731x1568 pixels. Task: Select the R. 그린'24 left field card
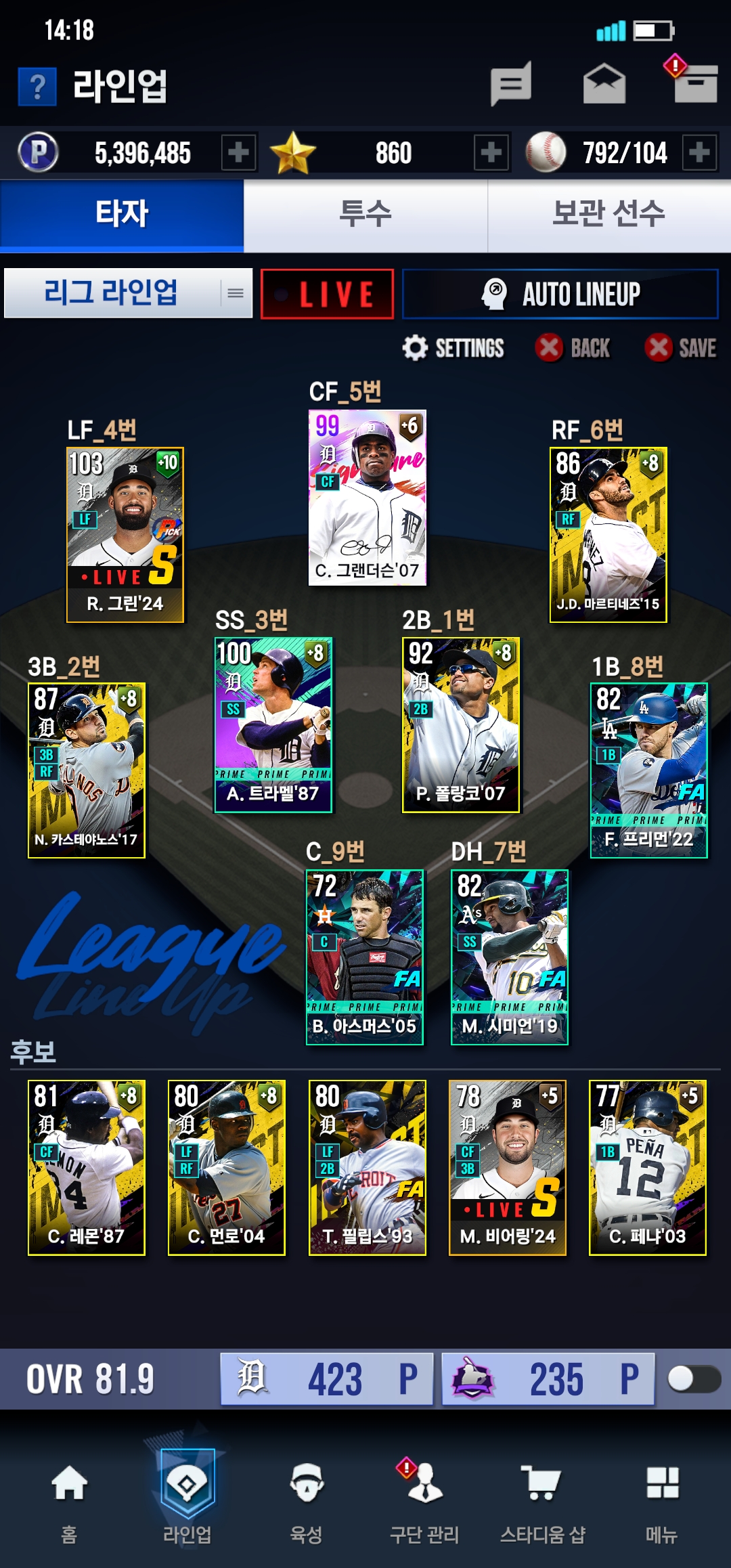tap(125, 534)
